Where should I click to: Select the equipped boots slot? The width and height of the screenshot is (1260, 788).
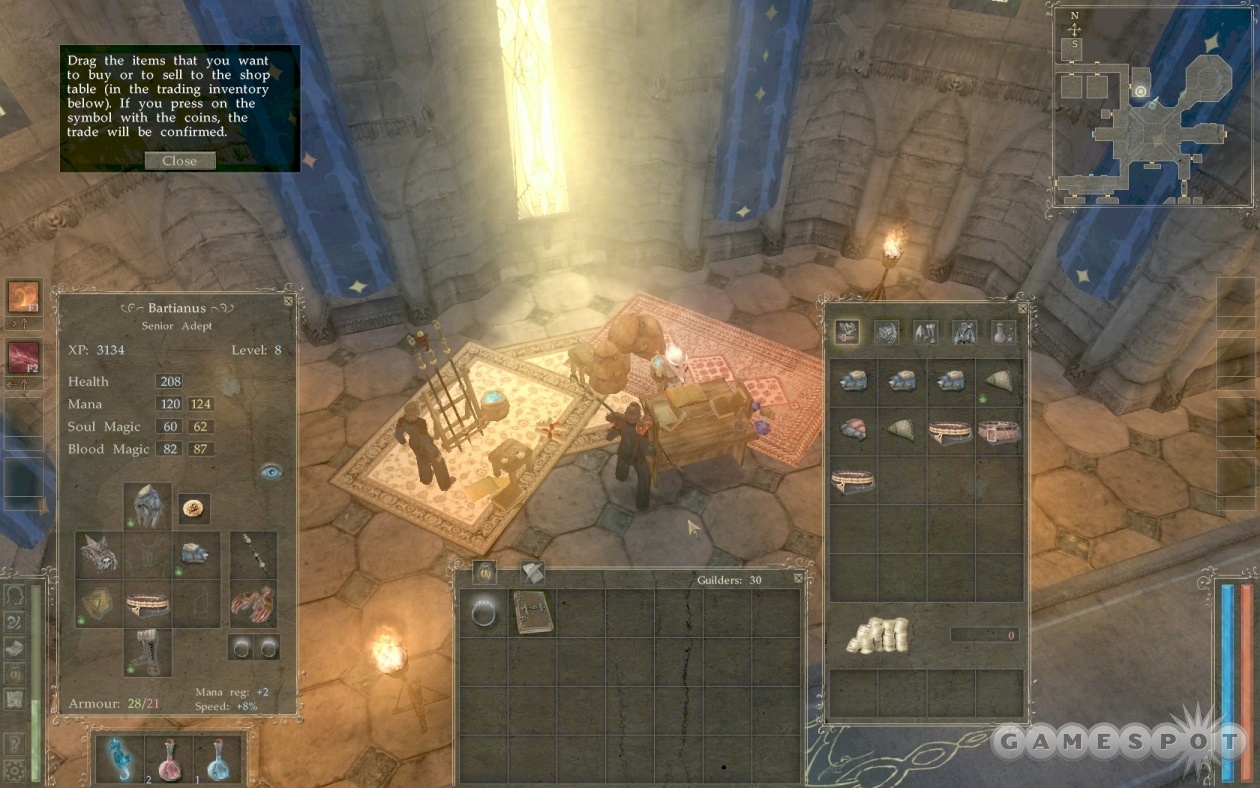pos(147,652)
